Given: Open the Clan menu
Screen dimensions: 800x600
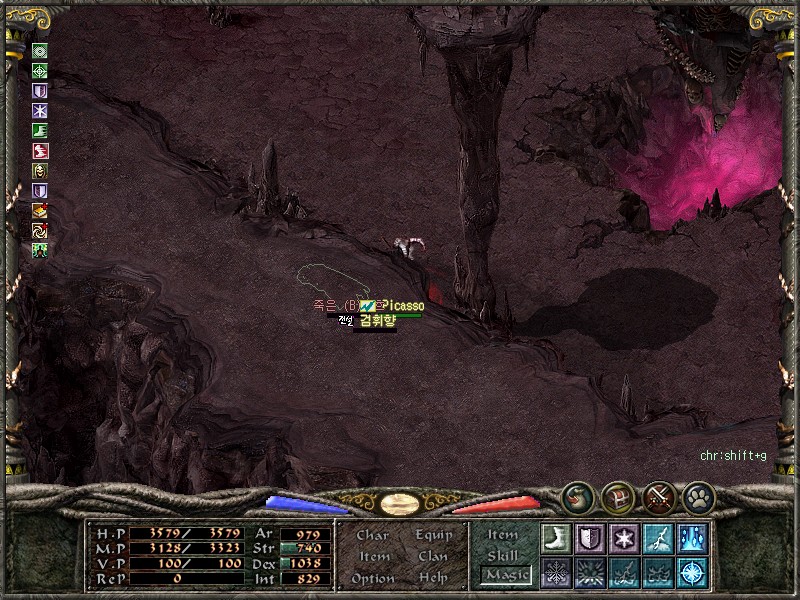Looking at the screenshot, I should tap(434, 556).
